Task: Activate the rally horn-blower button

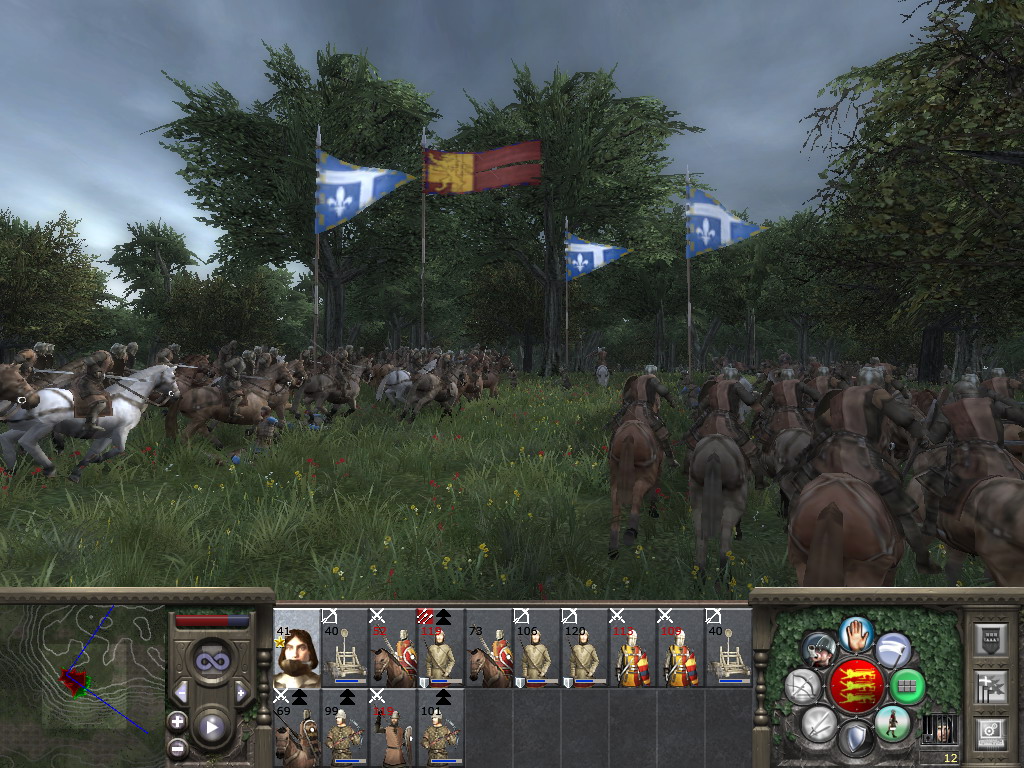Action: point(819,650)
